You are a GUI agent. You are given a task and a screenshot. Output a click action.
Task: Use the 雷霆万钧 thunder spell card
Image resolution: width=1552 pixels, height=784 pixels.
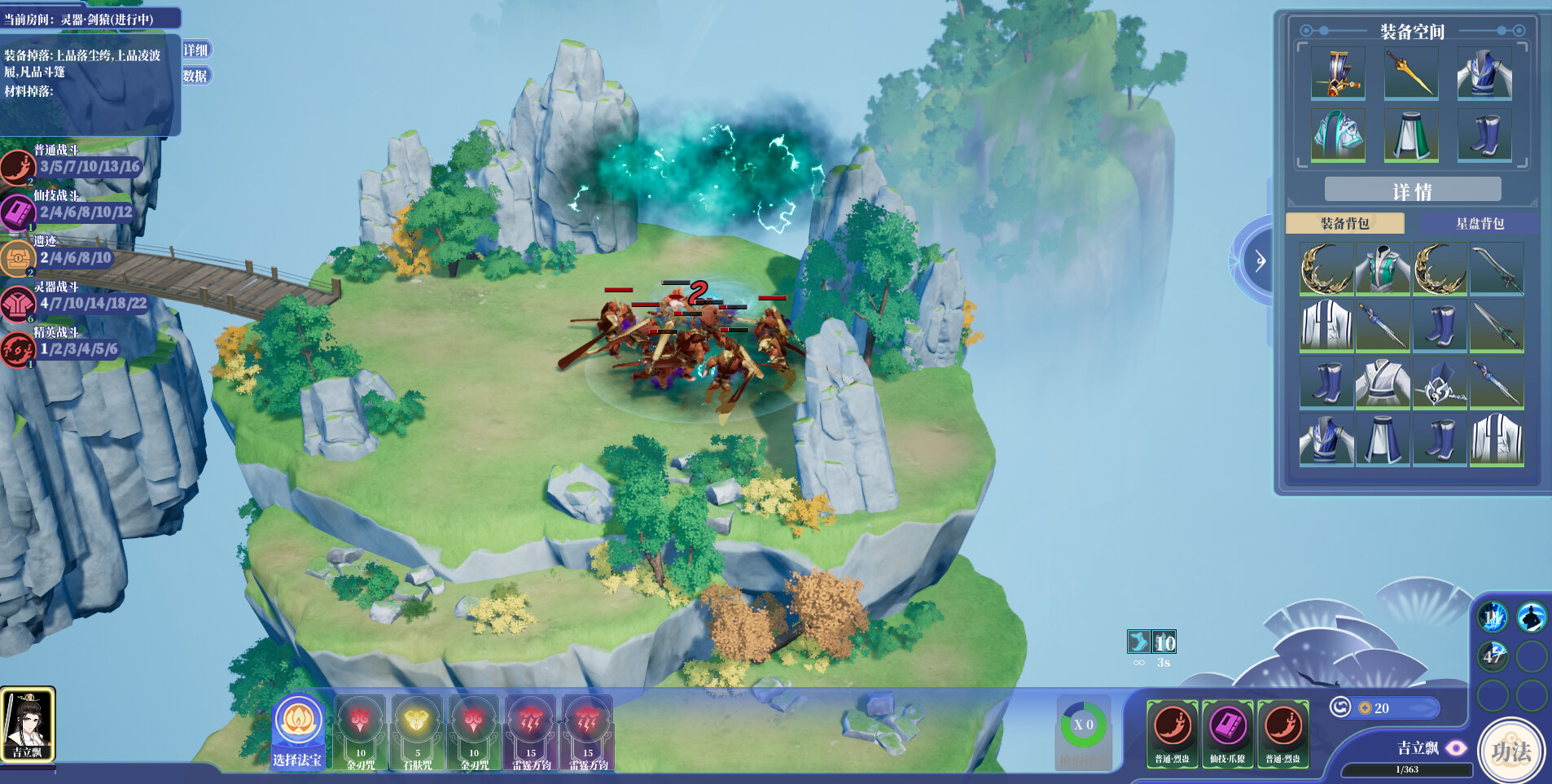[531, 731]
